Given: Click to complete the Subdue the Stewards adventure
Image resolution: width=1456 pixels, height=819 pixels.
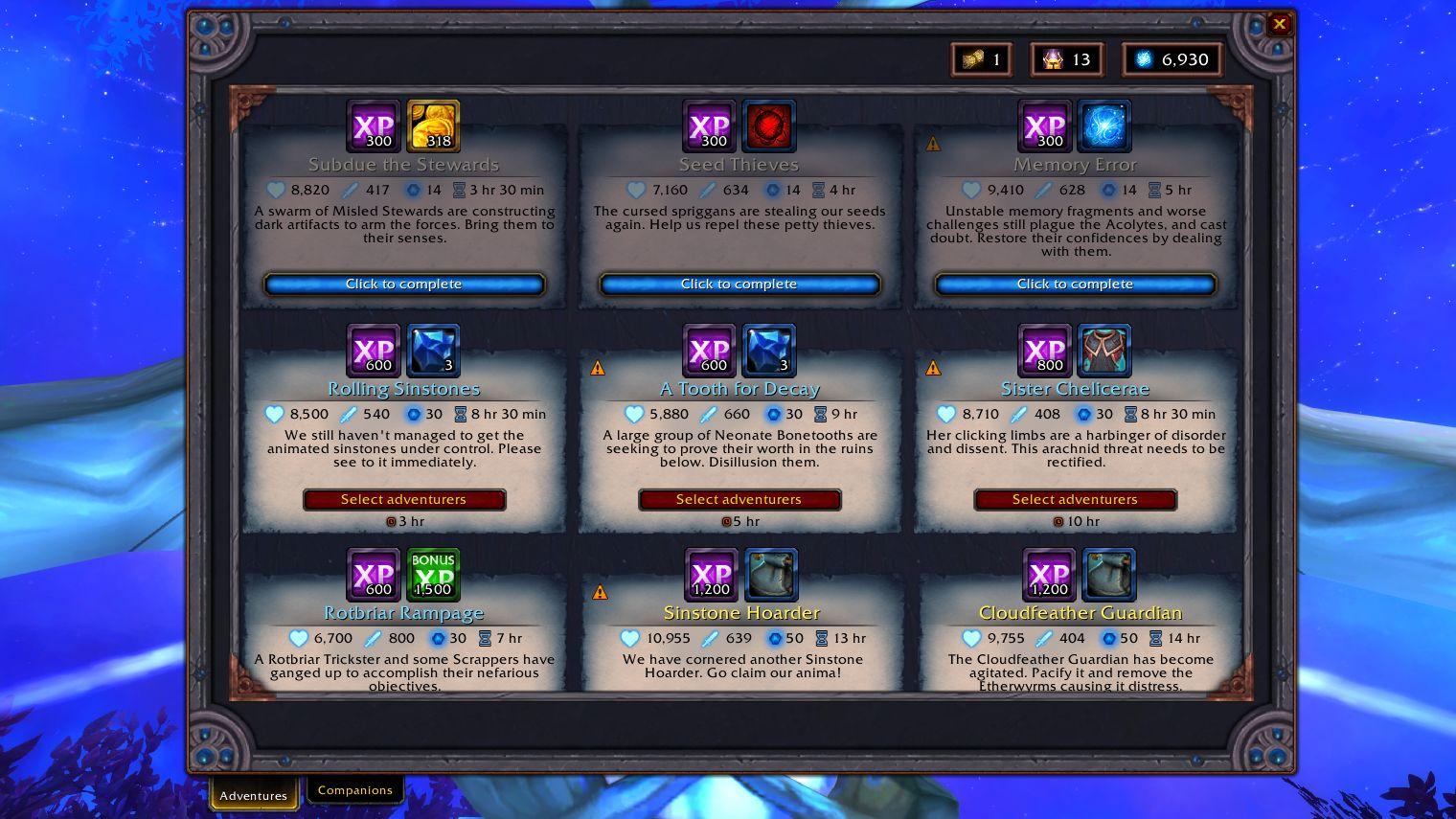Looking at the screenshot, I should [404, 284].
